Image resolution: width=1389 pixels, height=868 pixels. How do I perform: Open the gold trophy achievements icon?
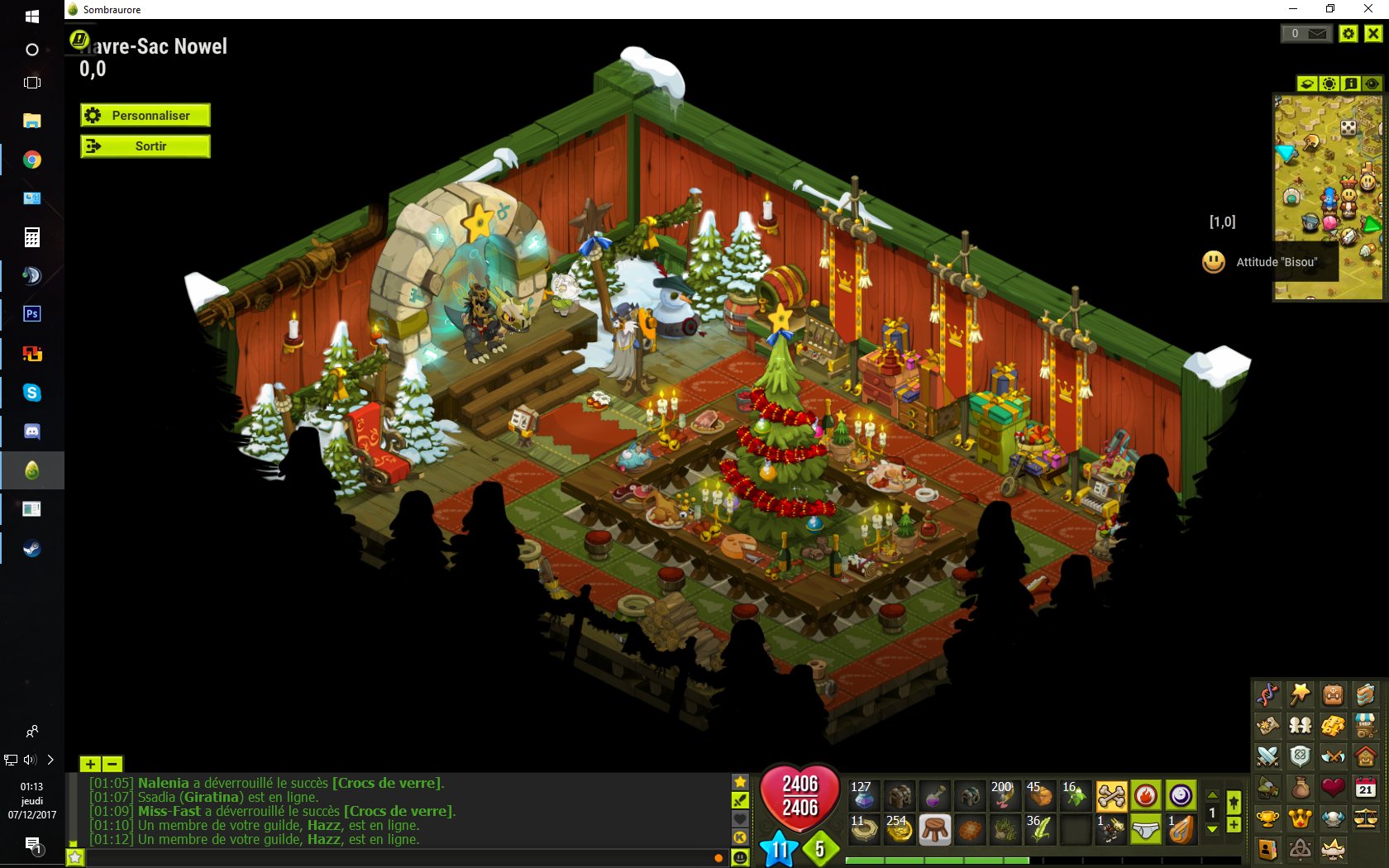point(1267,818)
